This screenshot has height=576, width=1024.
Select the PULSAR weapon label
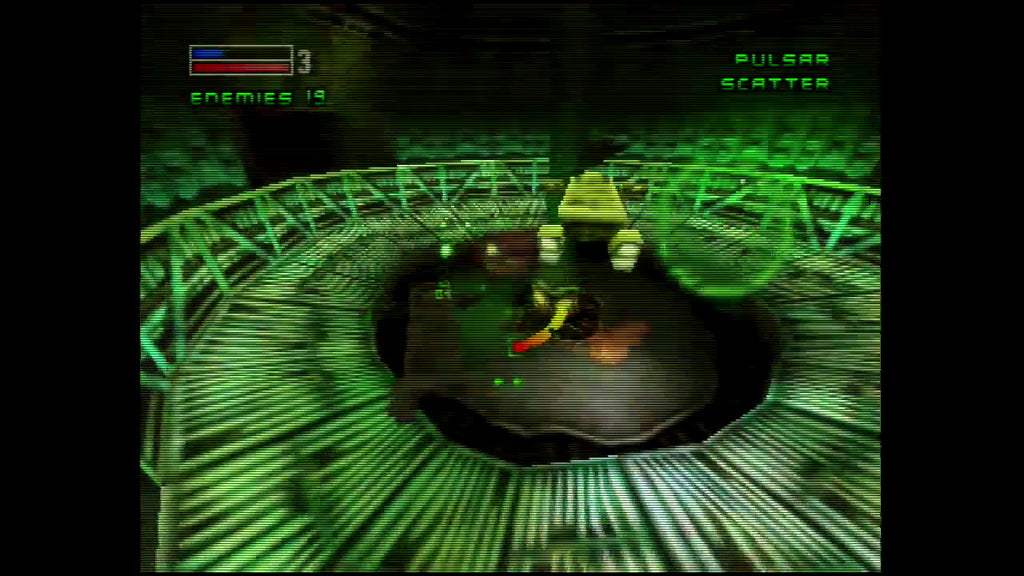click(x=782, y=60)
